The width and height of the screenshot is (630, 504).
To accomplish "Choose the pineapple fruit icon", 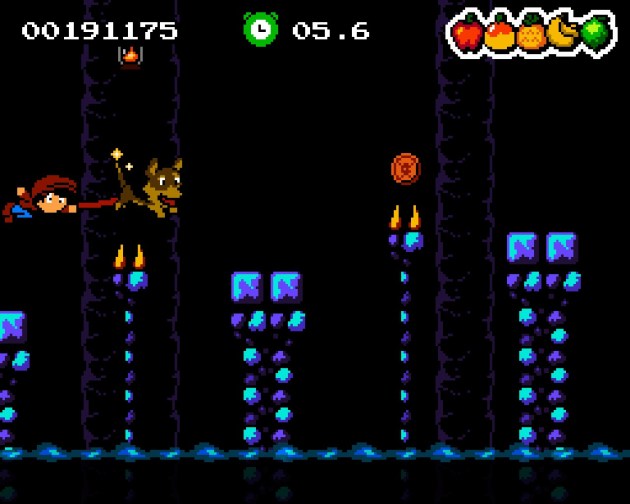I will click(531, 35).
